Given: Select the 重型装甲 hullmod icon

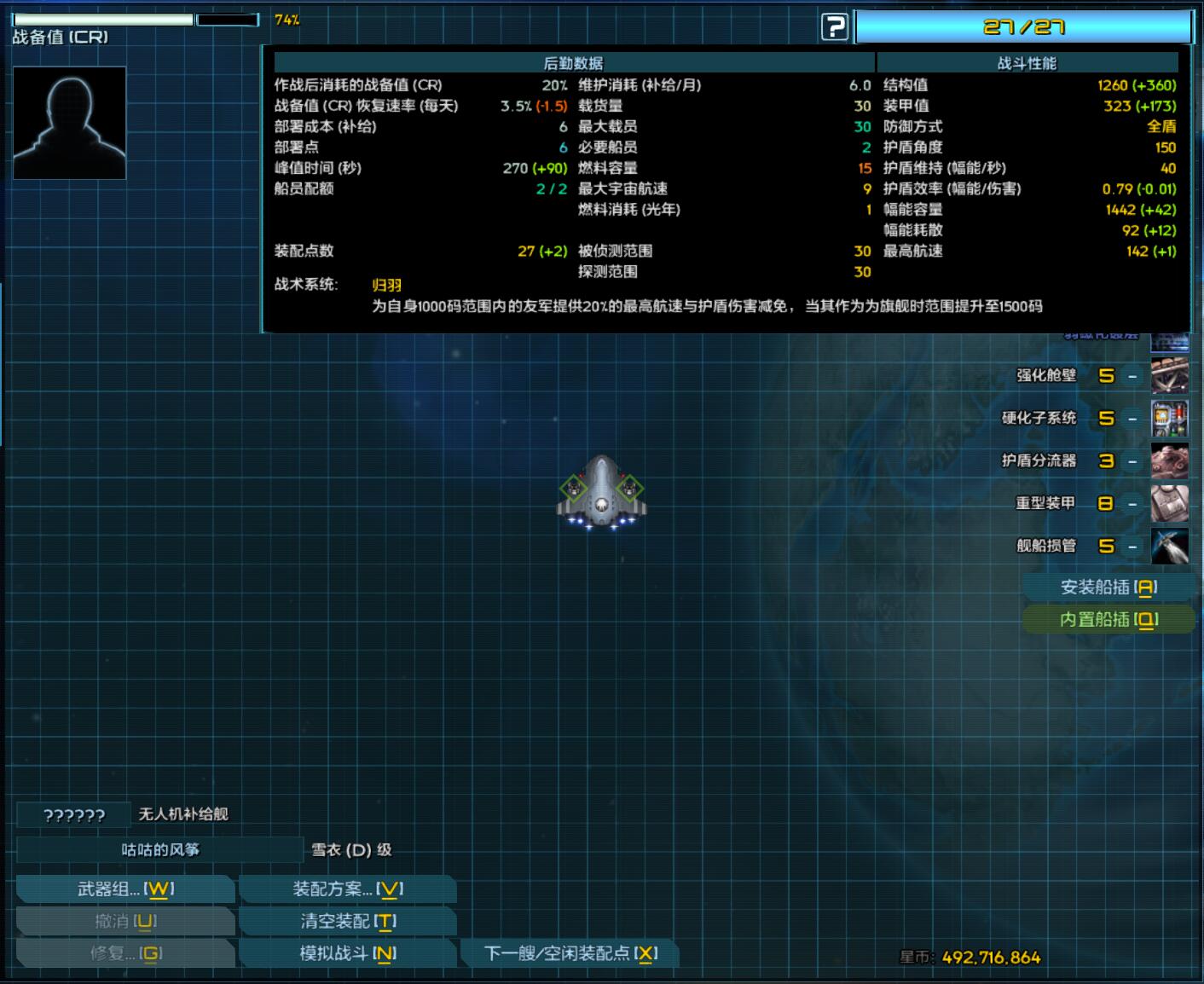Looking at the screenshot, I should point(1171,503).
